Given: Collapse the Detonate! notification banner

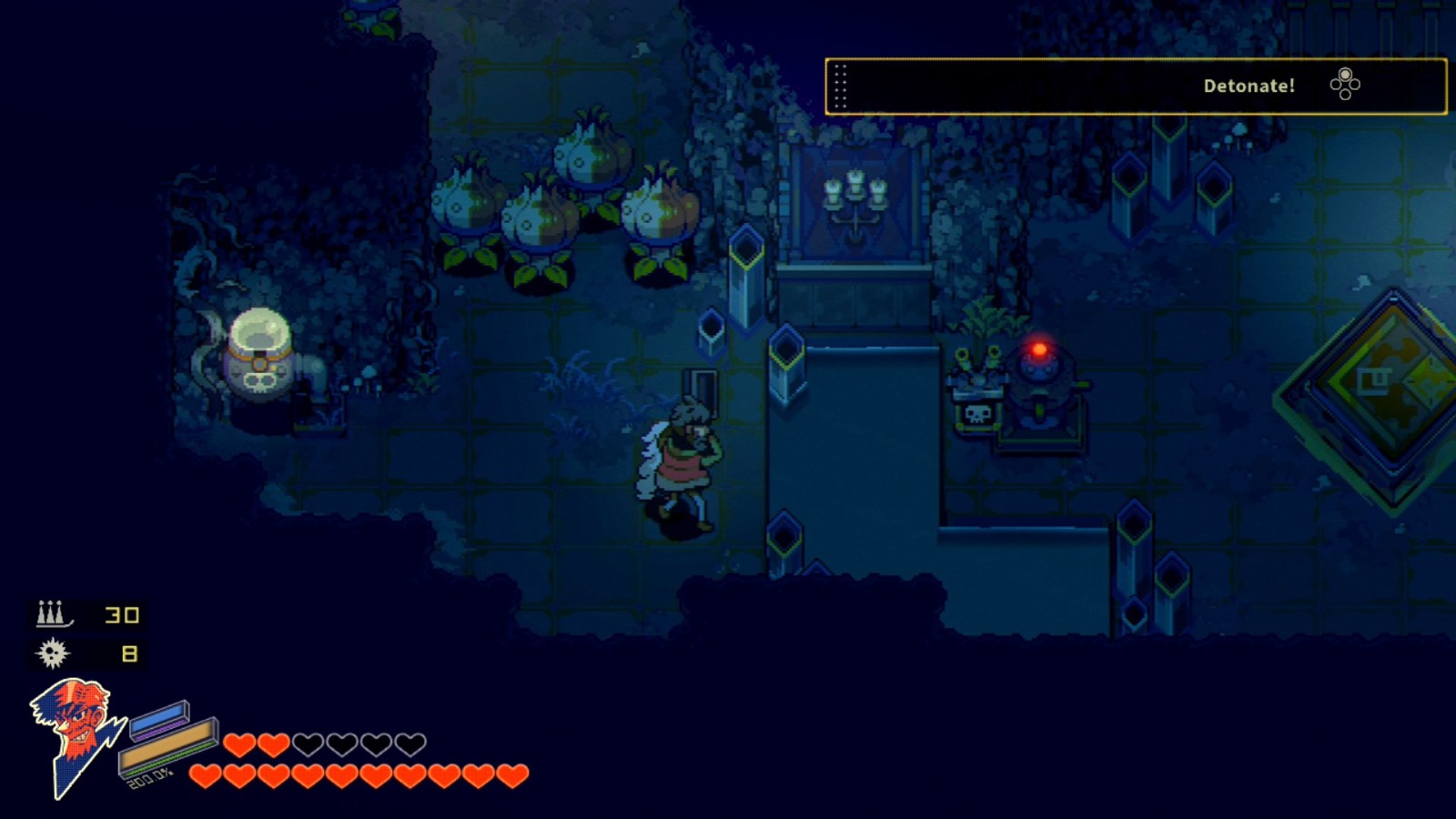Looking at the screenshot, I should (x=1135, y=85).
